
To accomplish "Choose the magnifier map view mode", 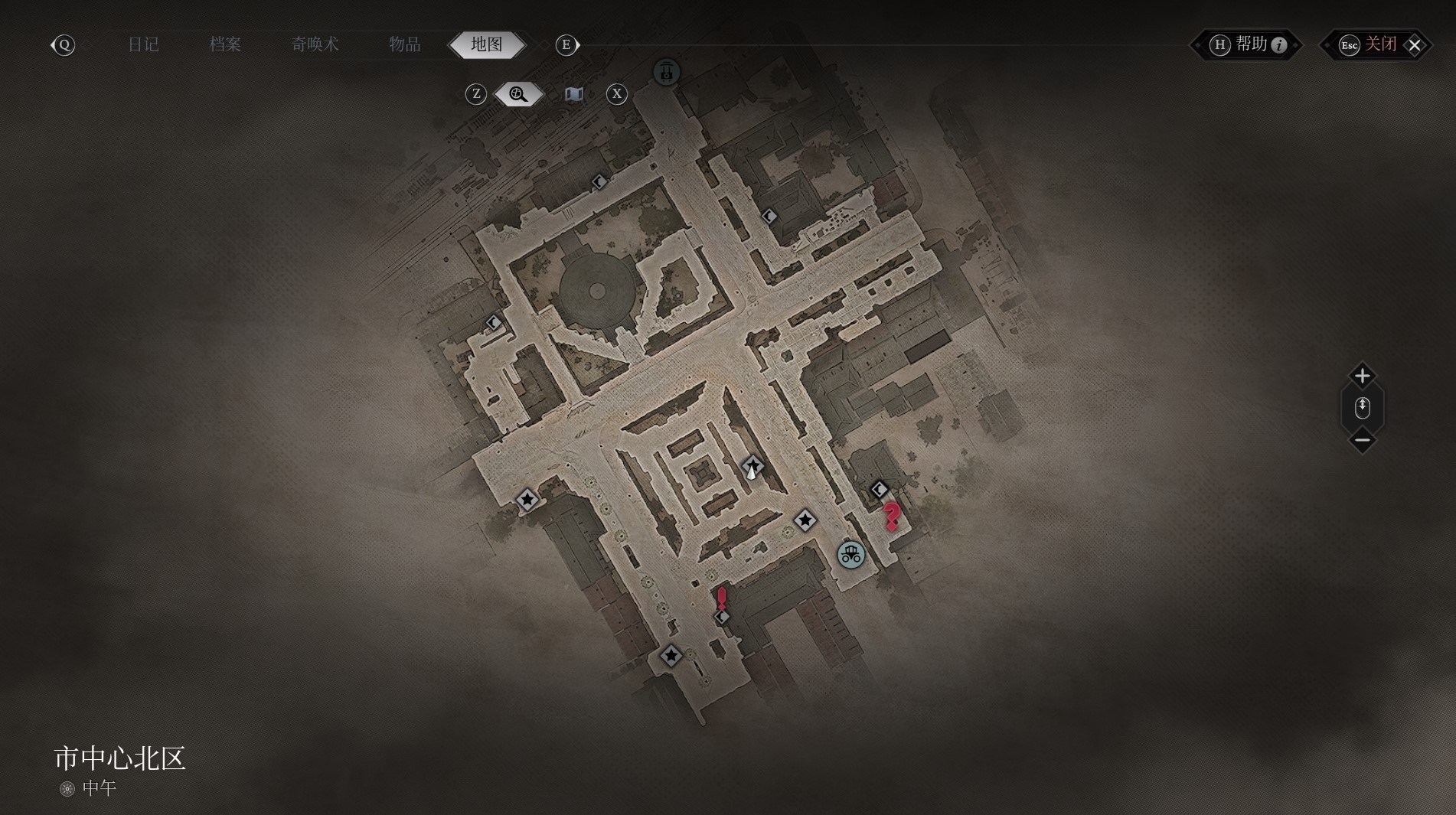I will 518,94.
